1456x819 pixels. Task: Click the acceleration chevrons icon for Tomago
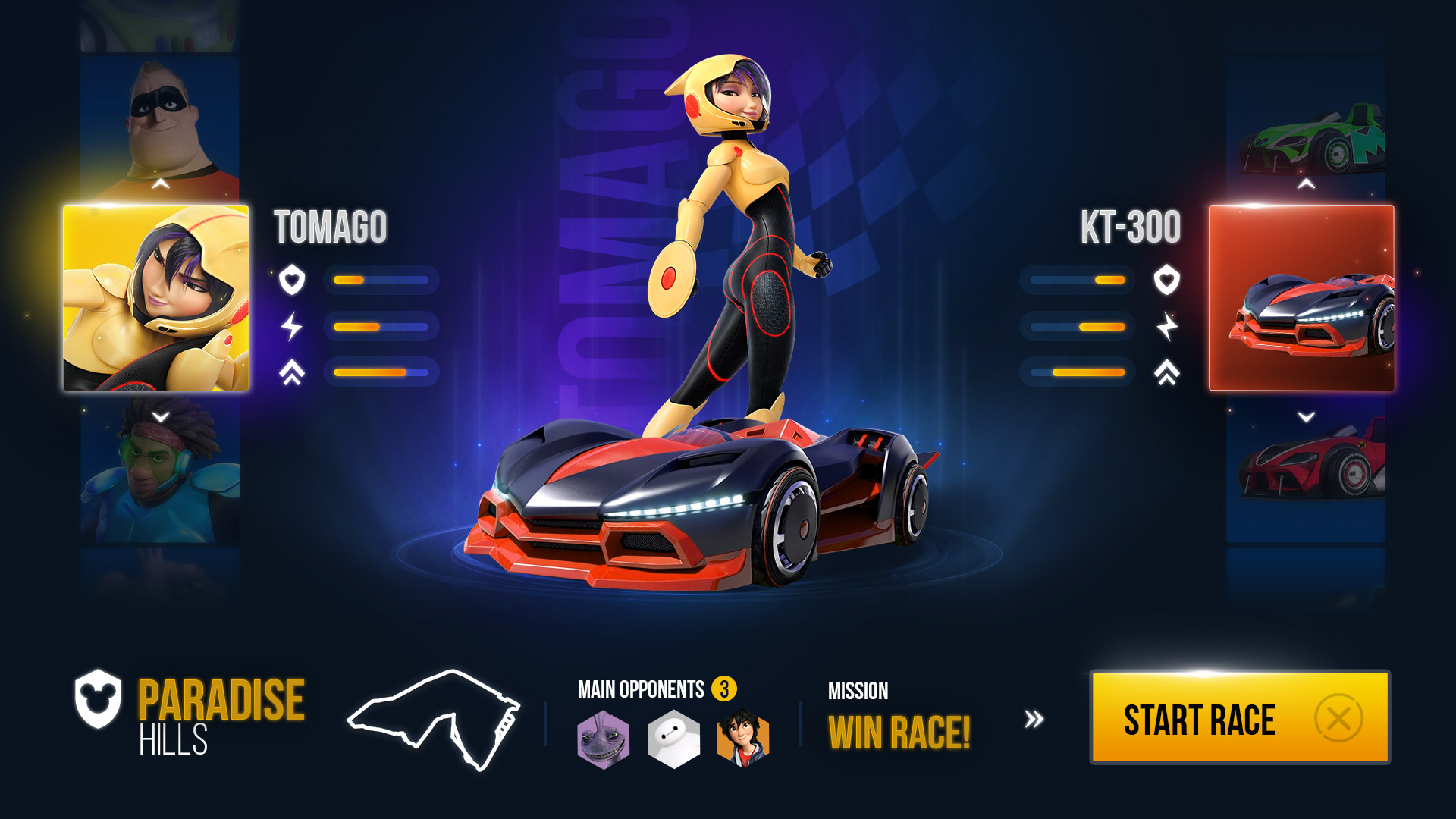[291, 371]
